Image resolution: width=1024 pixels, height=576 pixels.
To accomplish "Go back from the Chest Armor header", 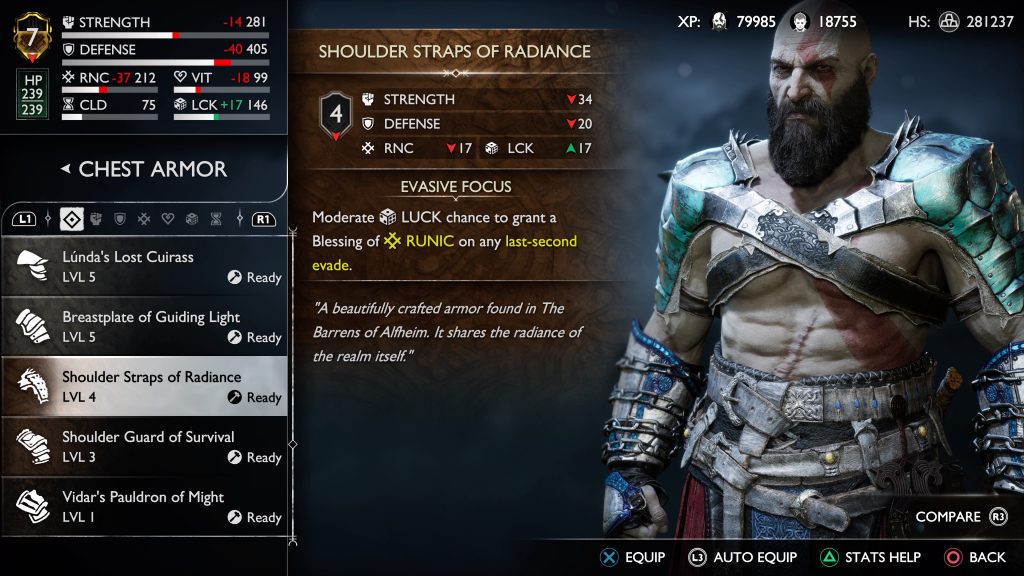I will [66, 169].
